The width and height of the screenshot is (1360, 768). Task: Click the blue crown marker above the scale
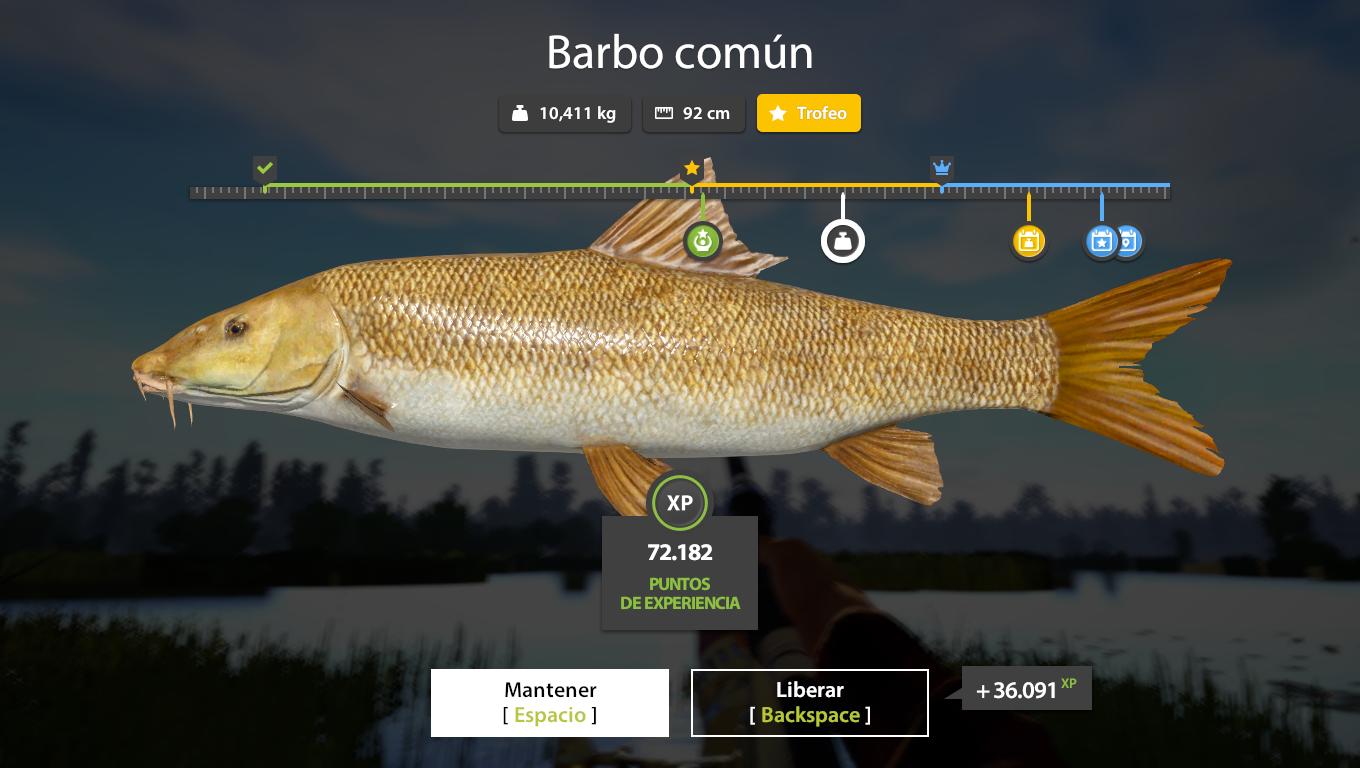tap(941, 167)
